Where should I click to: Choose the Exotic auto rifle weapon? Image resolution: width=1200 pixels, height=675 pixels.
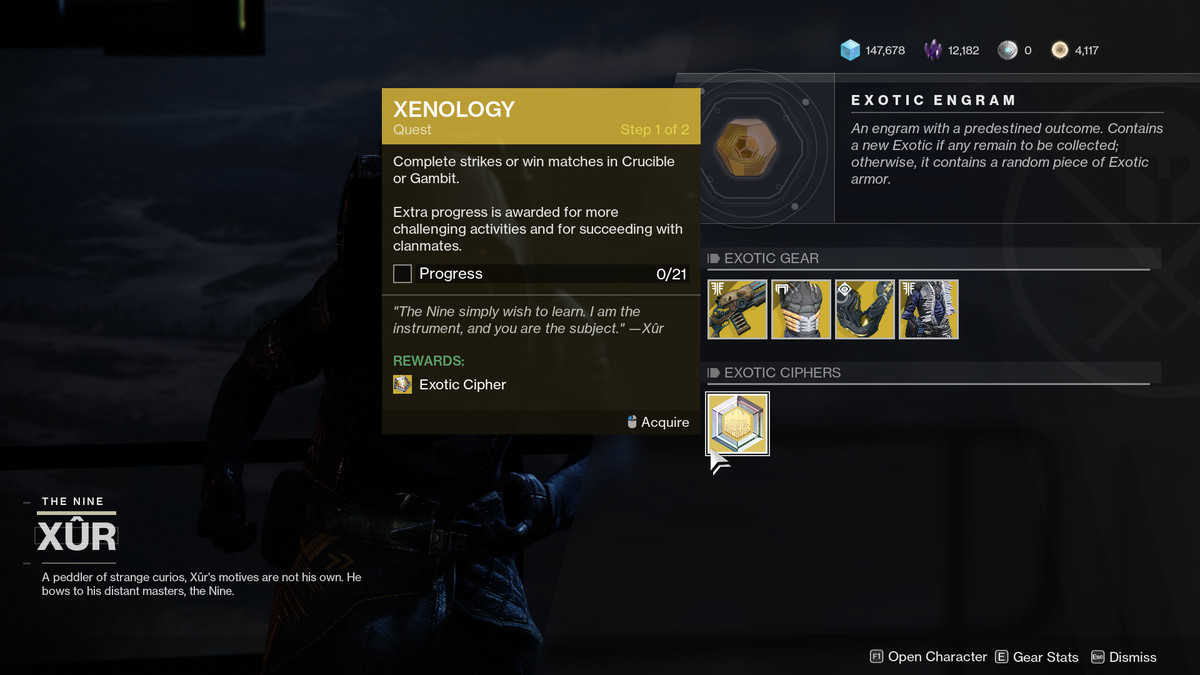click(737, 309)
